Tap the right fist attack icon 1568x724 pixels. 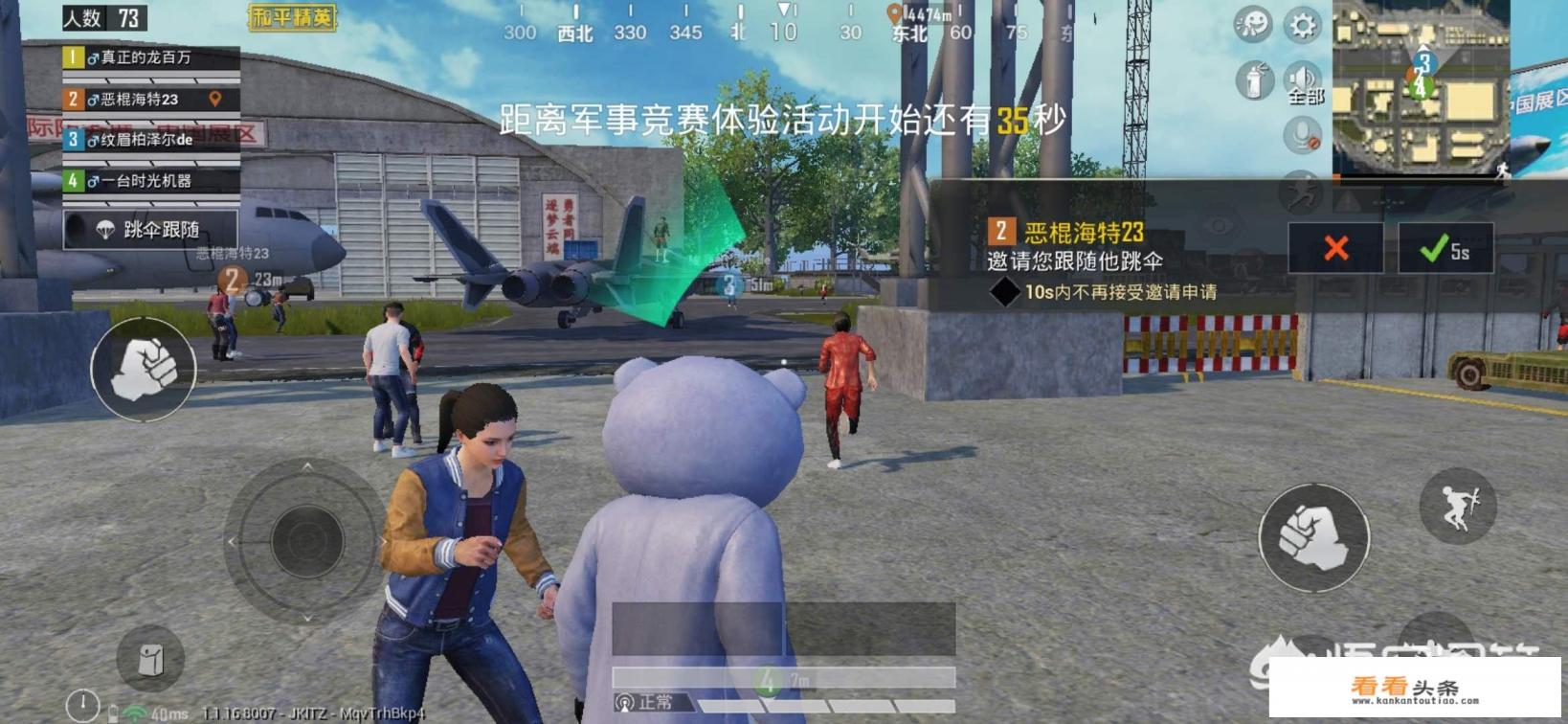click(x=1314, y=536)
